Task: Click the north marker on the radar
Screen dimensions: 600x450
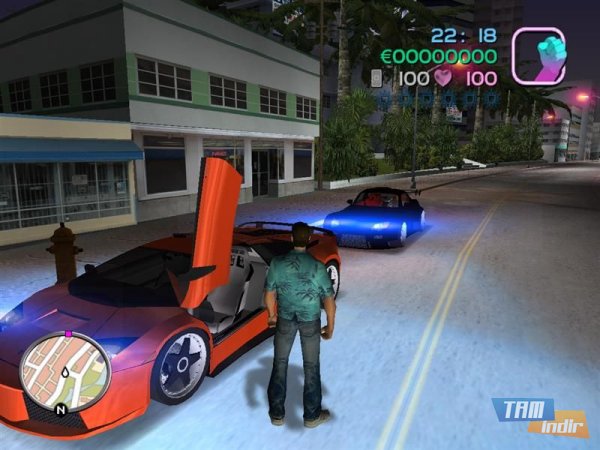Action: point(61,408)
